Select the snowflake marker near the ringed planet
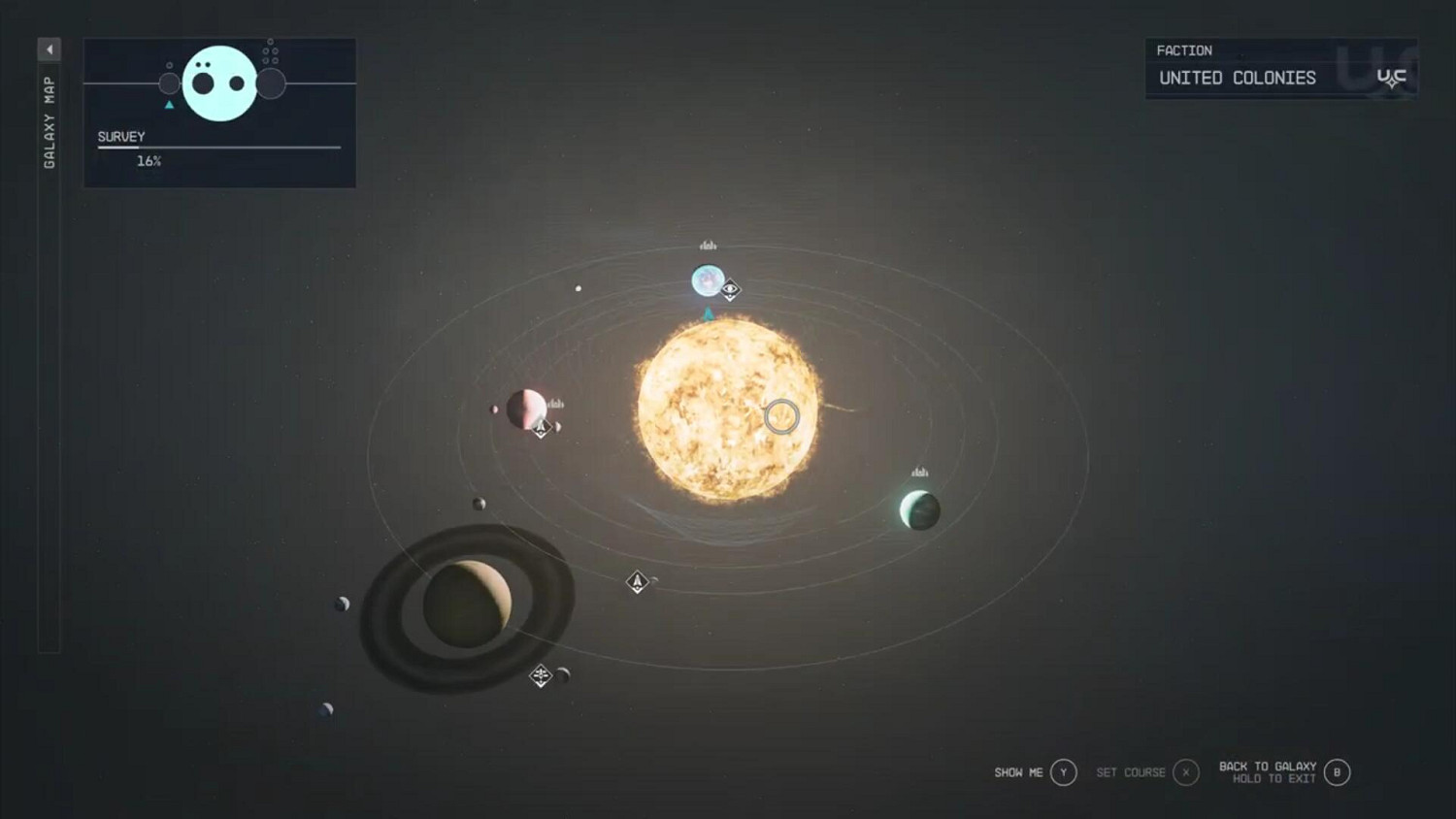The image size is (1456, 819). (x=541, y=676)
